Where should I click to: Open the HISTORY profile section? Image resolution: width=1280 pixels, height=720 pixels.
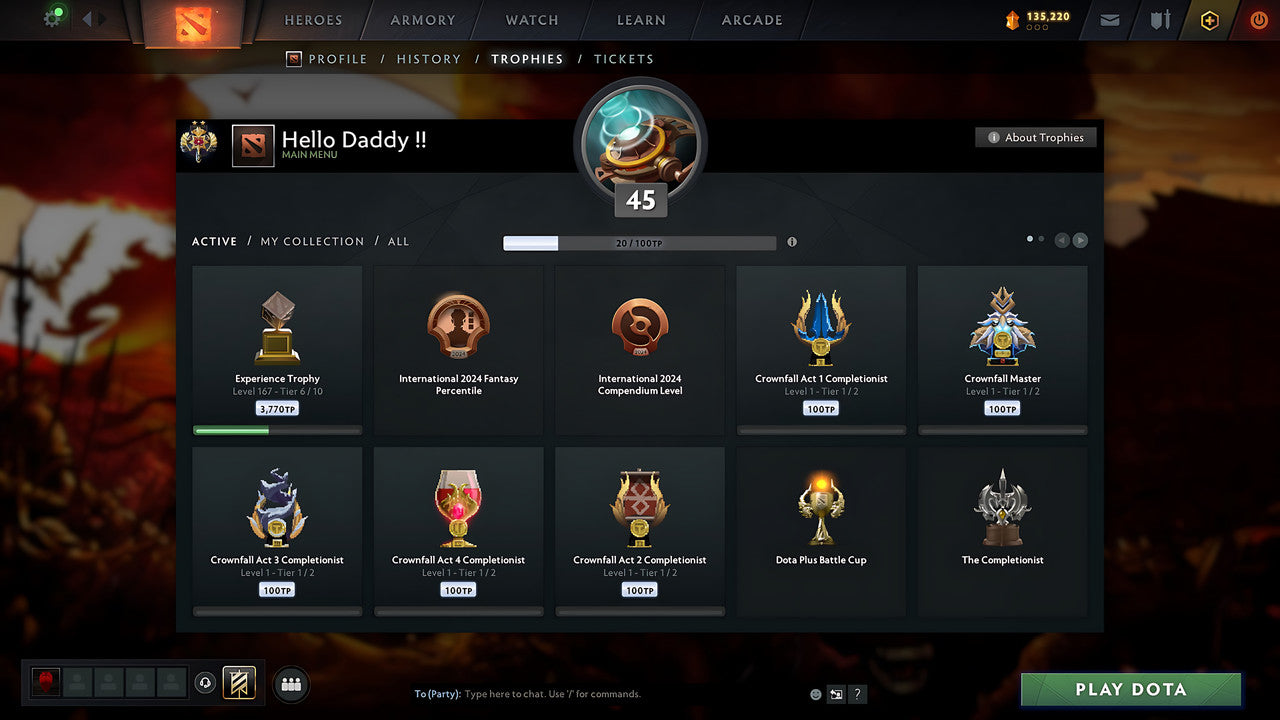click(x=428, y=59)
